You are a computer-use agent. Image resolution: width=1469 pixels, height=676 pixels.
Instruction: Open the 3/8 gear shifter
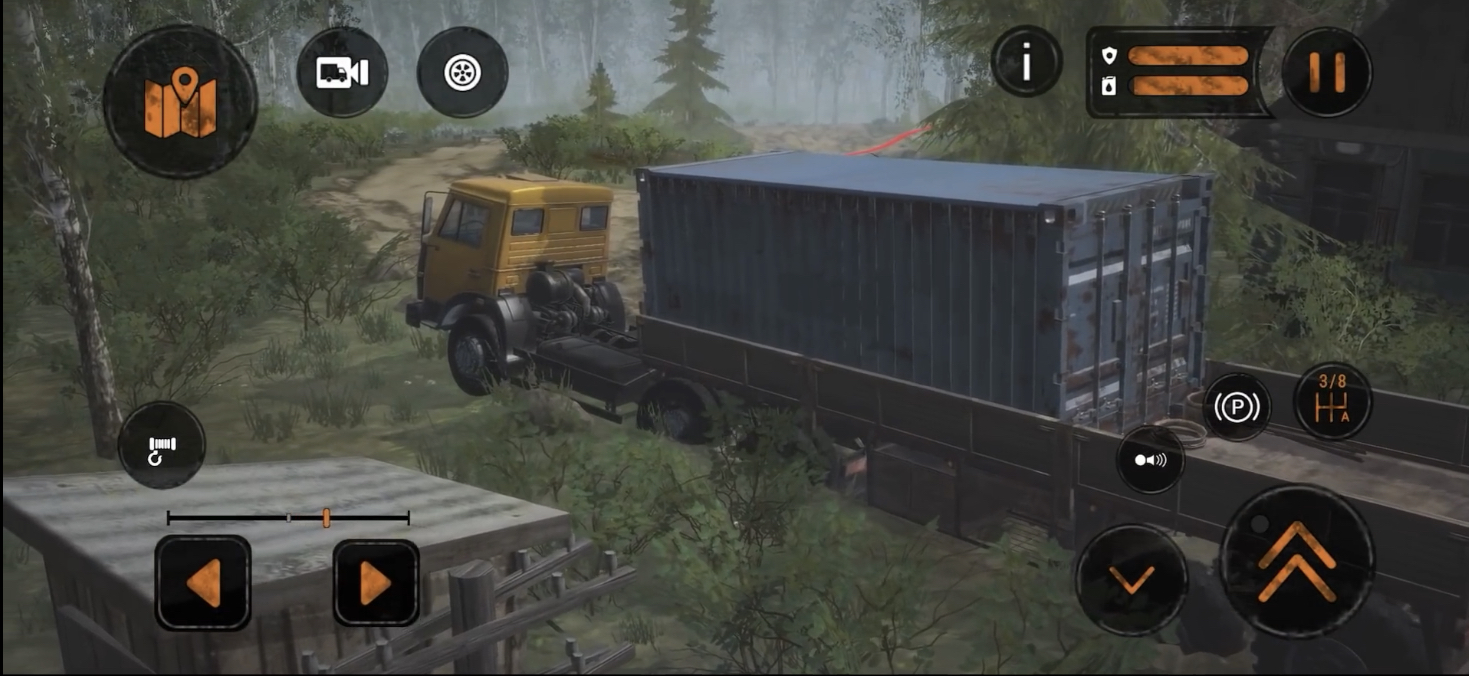pyautogui.click(x=1332, y=400)
